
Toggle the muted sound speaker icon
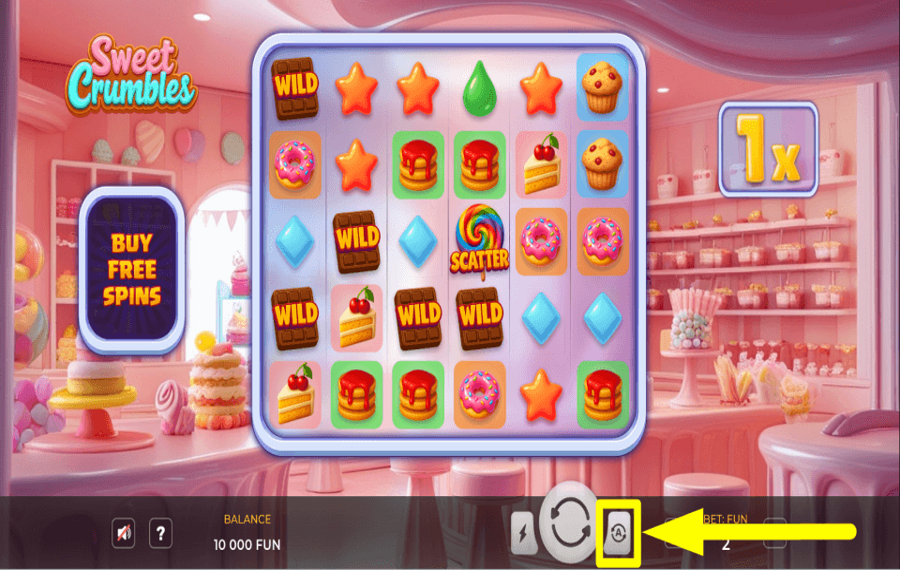click(123, 534)
